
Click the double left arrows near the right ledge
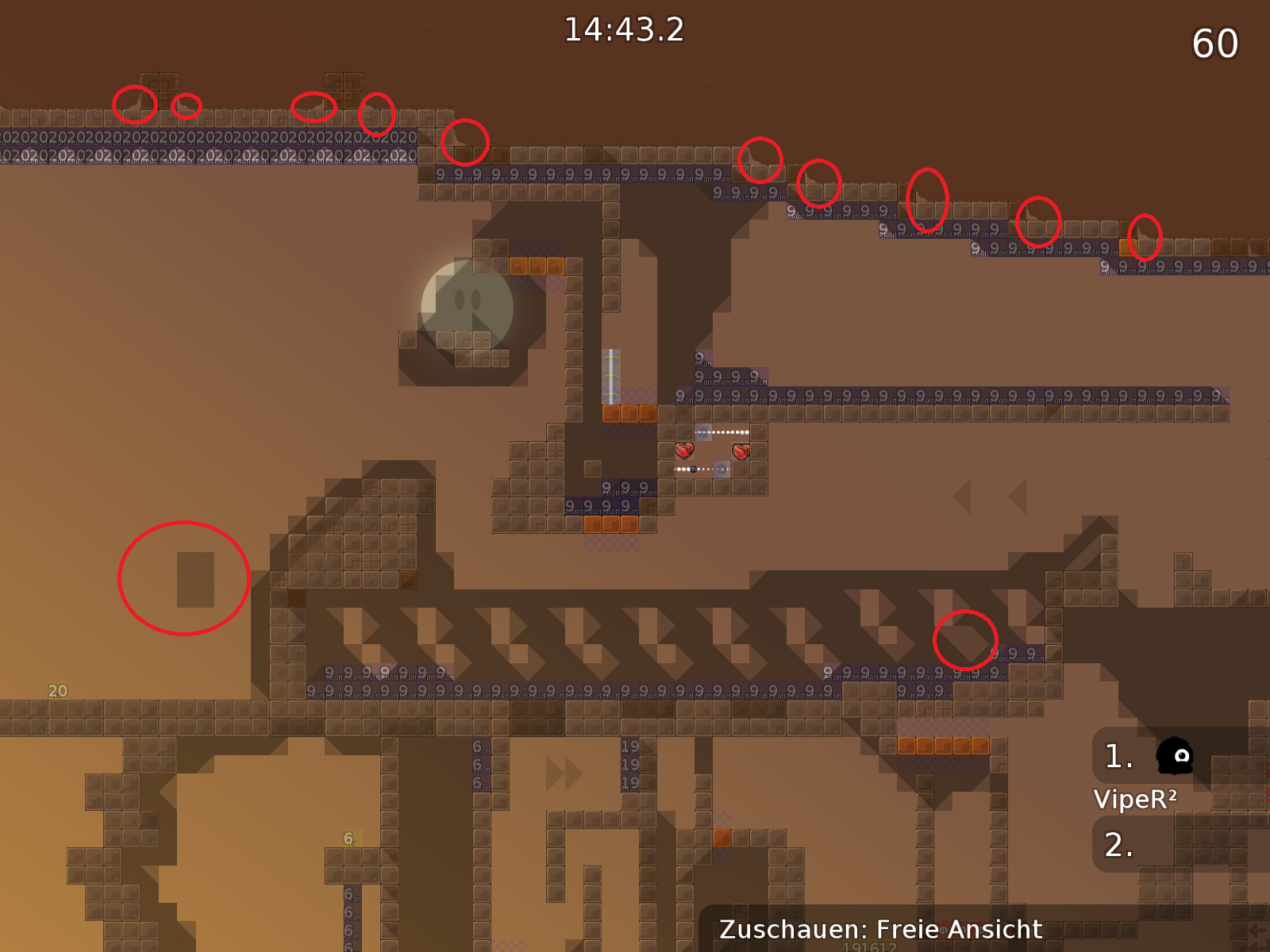point(988,497)
